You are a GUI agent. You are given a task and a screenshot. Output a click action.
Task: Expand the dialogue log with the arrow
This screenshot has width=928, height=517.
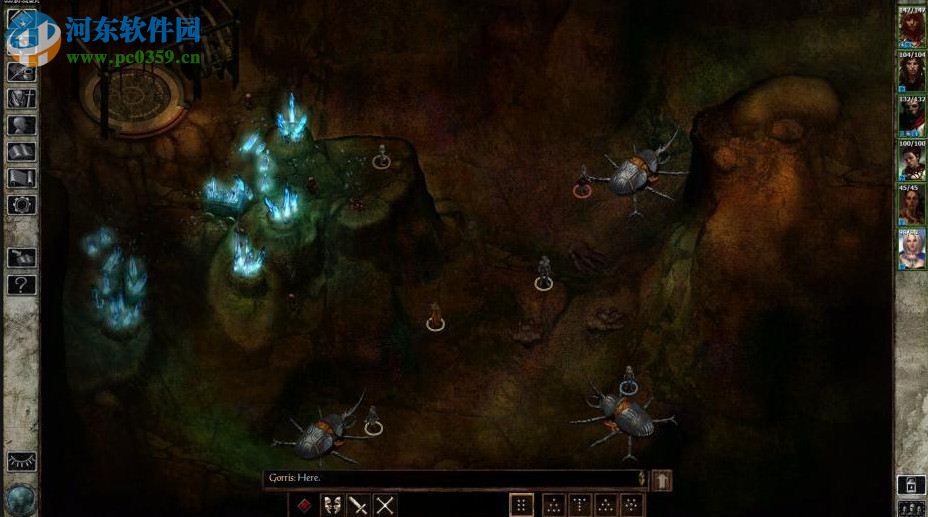(661, 480)
